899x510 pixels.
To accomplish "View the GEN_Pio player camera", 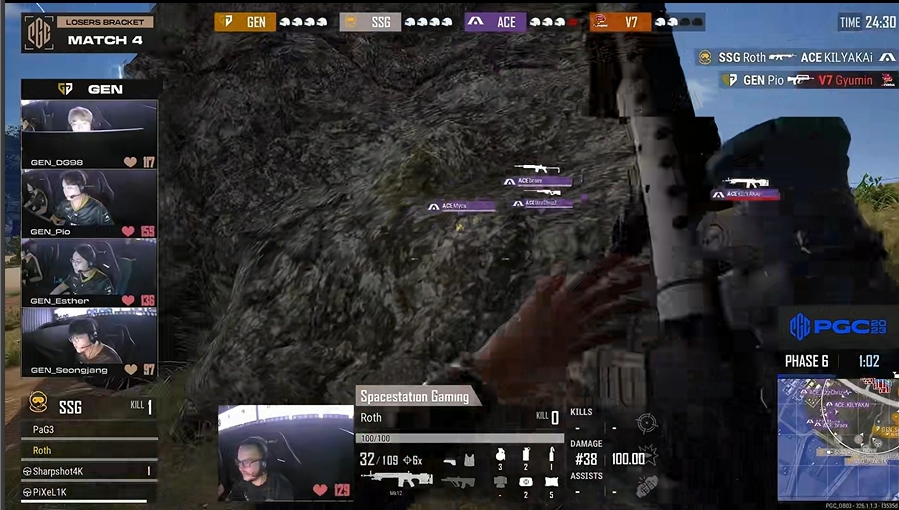I will click(x=89, y=203).
